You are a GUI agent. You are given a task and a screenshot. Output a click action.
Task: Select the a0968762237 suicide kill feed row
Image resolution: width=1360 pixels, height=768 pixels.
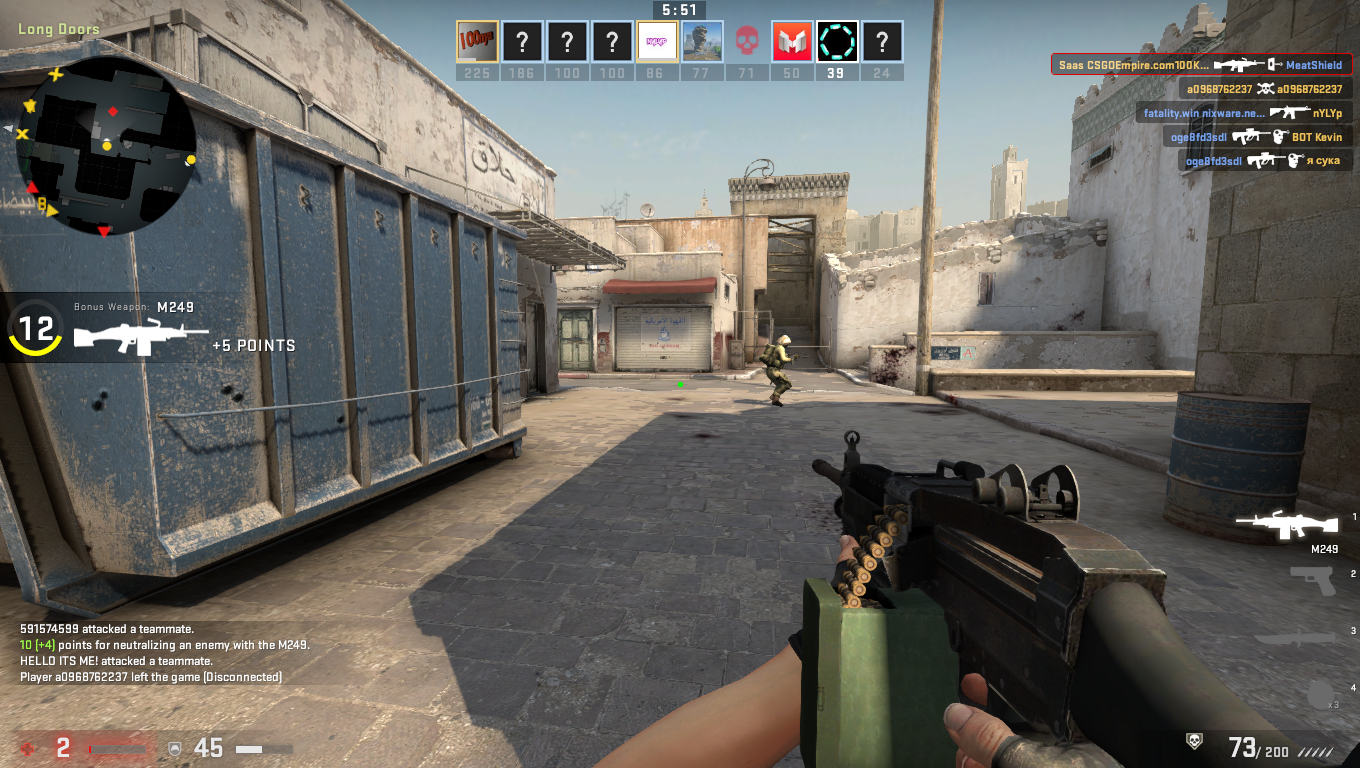click(1264, 89)
